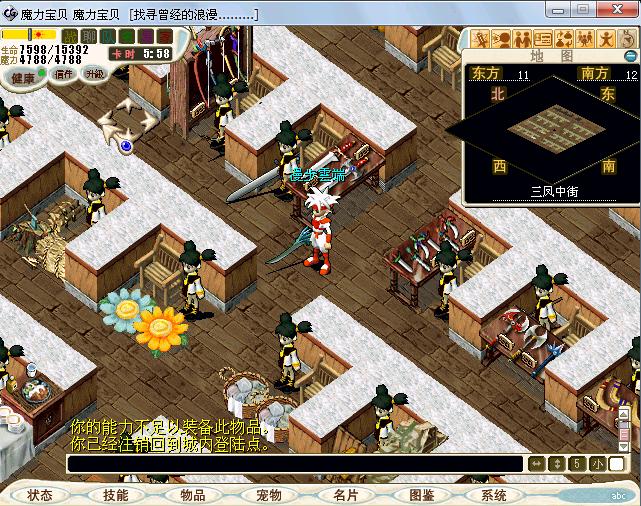
Task: Open the 名片 (Name Card) menu
Action: tap(345, 495)
